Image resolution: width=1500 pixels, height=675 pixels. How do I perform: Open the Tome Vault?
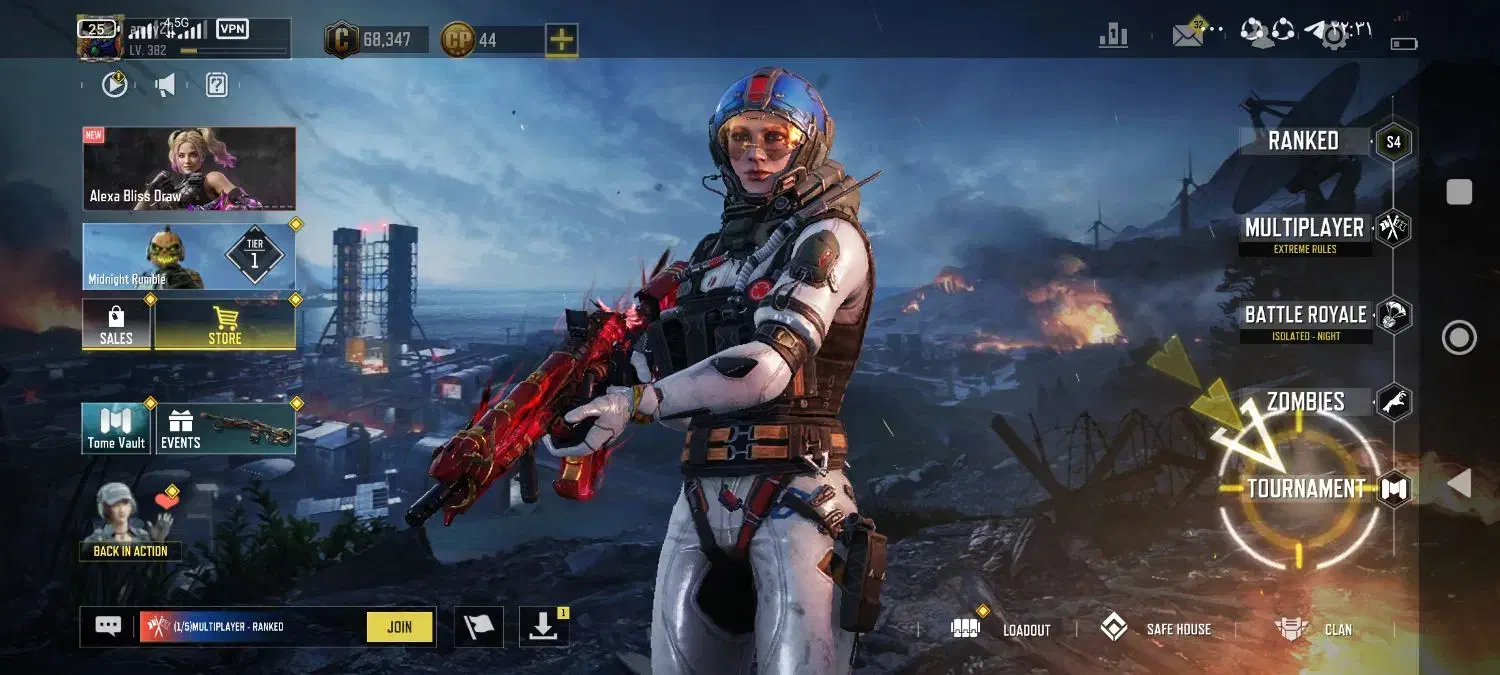(x=116, y=428)
